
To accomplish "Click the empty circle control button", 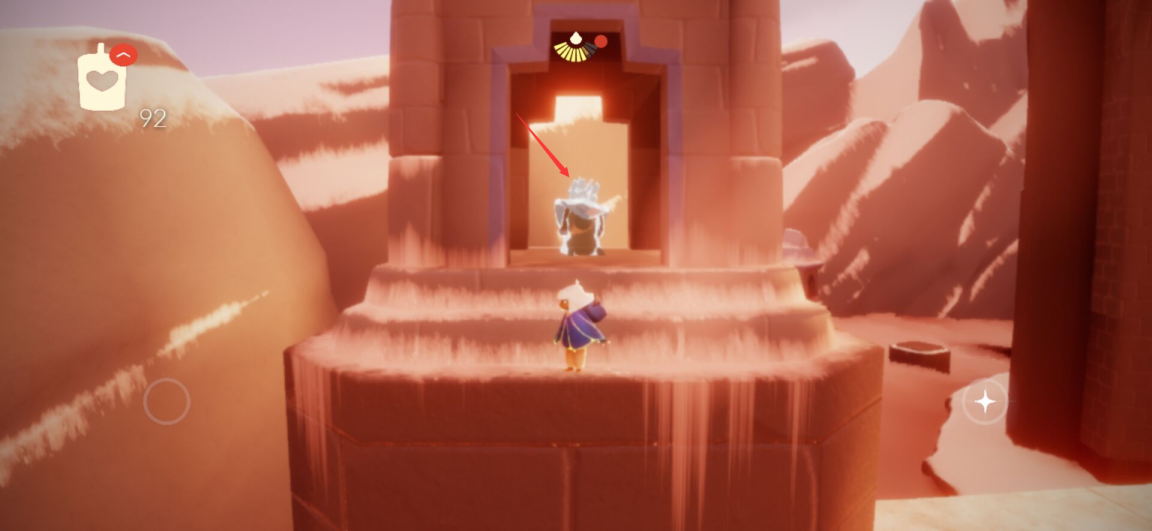I will 167,402.
